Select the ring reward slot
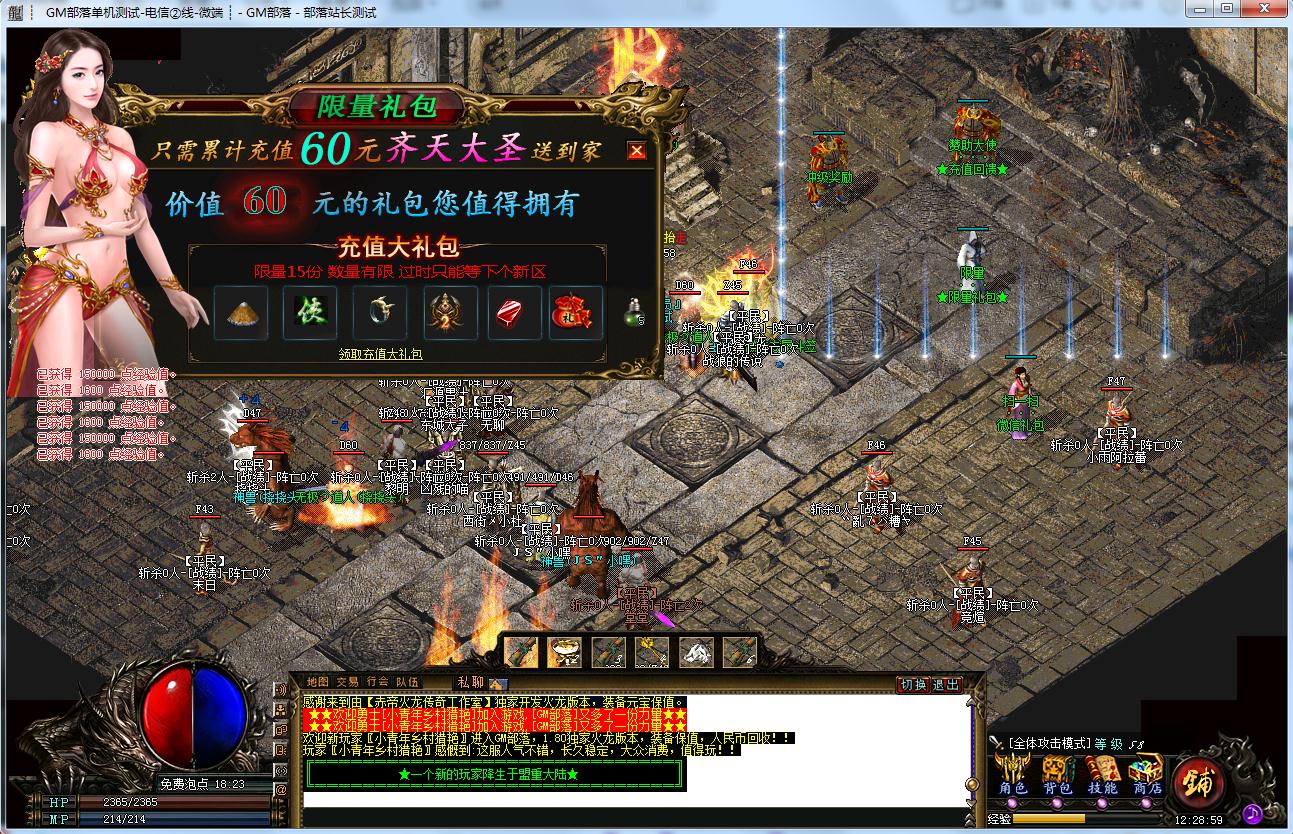This screenshot has height=834, width=1293. [x=379, y=313]
